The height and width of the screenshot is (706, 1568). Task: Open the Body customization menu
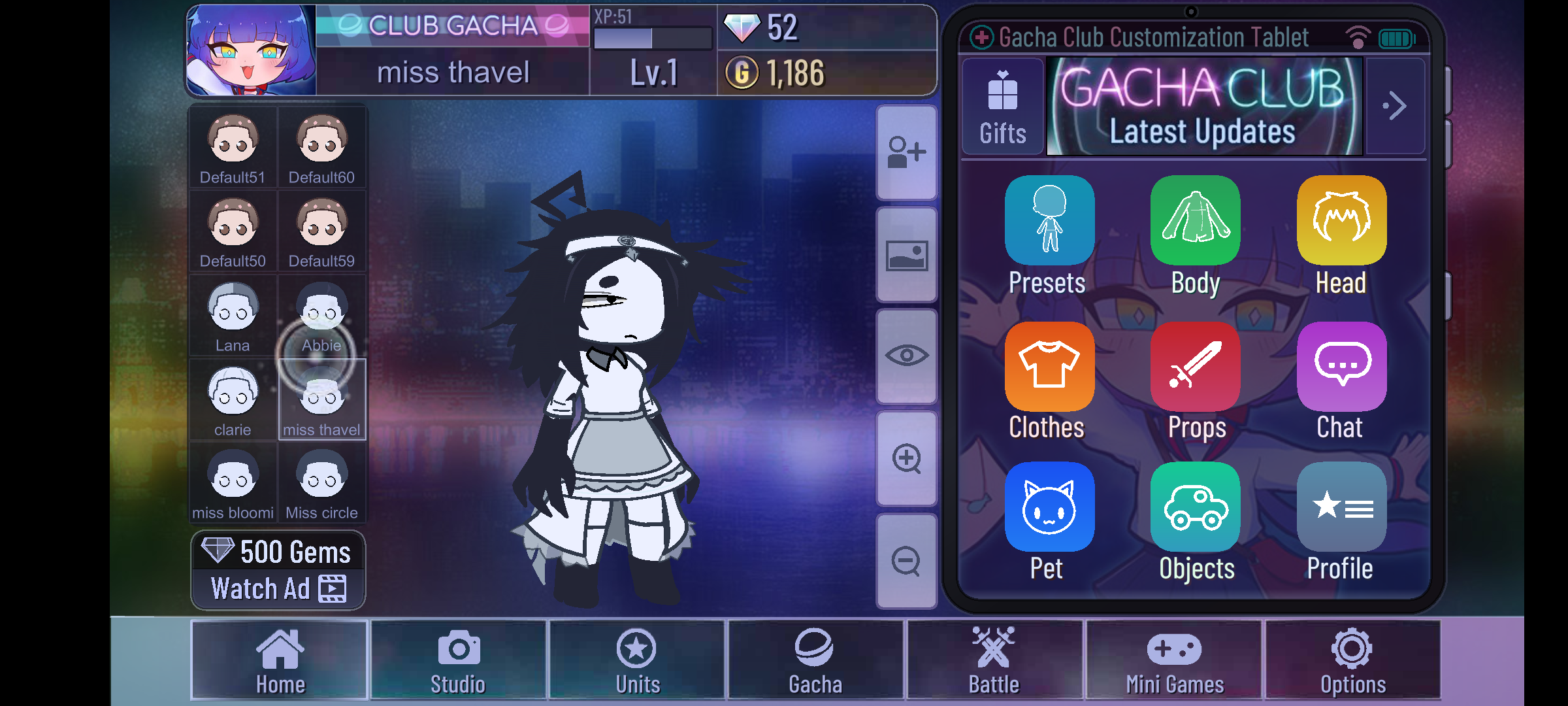(1195, 220)
